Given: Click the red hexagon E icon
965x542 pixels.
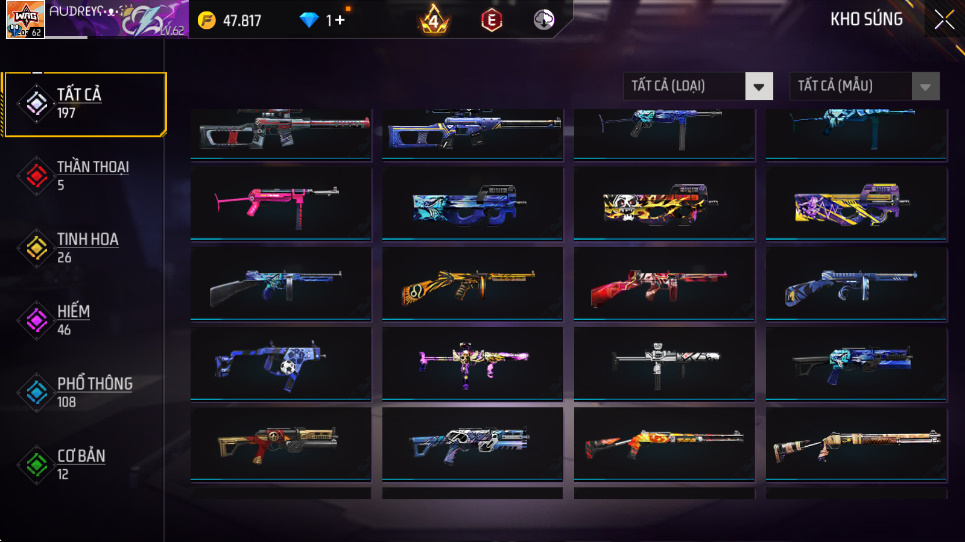Looking at the screenshot, I should pyautogui.click(x=491, y=20).
